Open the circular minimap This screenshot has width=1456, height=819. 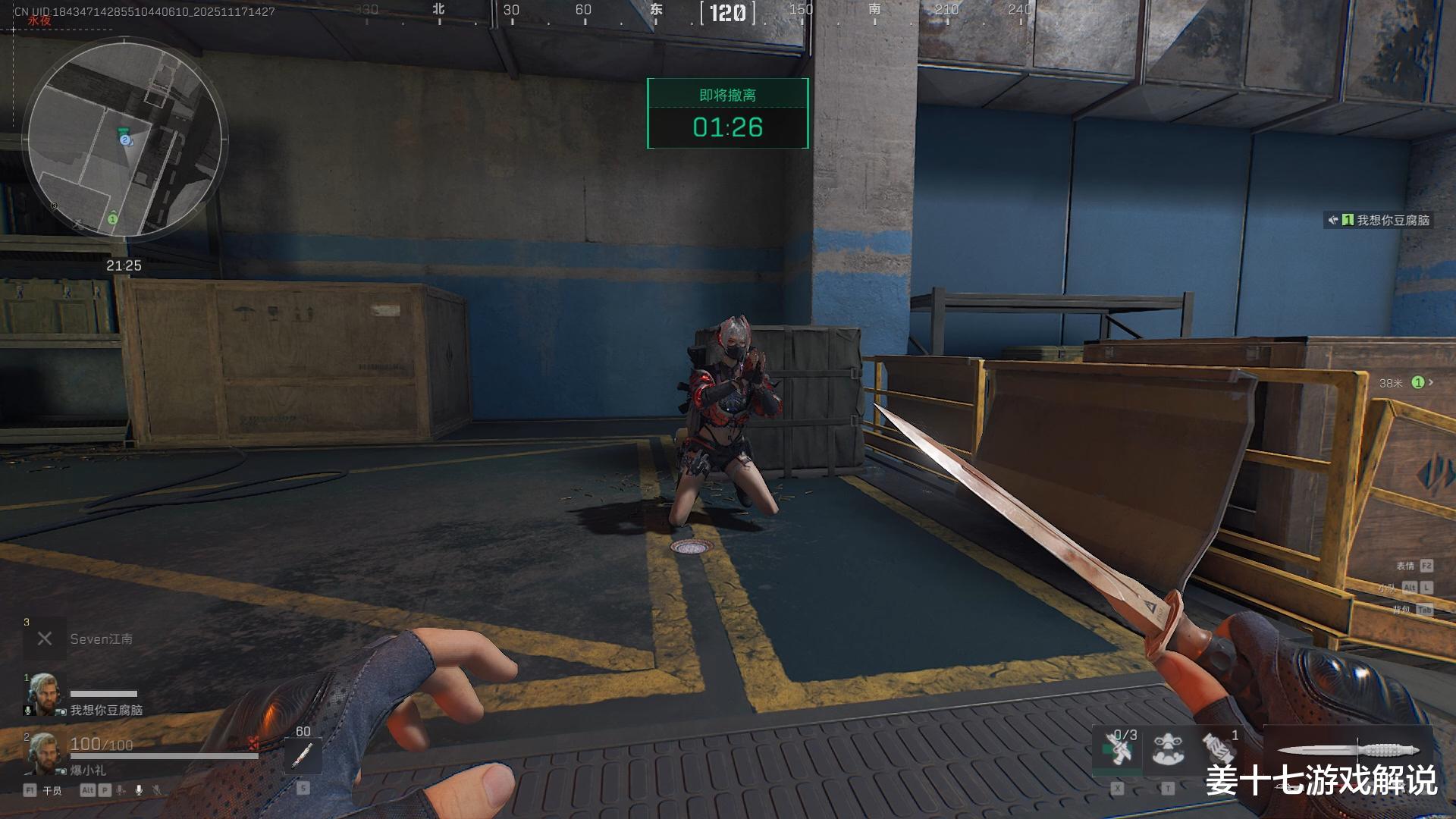125,140
